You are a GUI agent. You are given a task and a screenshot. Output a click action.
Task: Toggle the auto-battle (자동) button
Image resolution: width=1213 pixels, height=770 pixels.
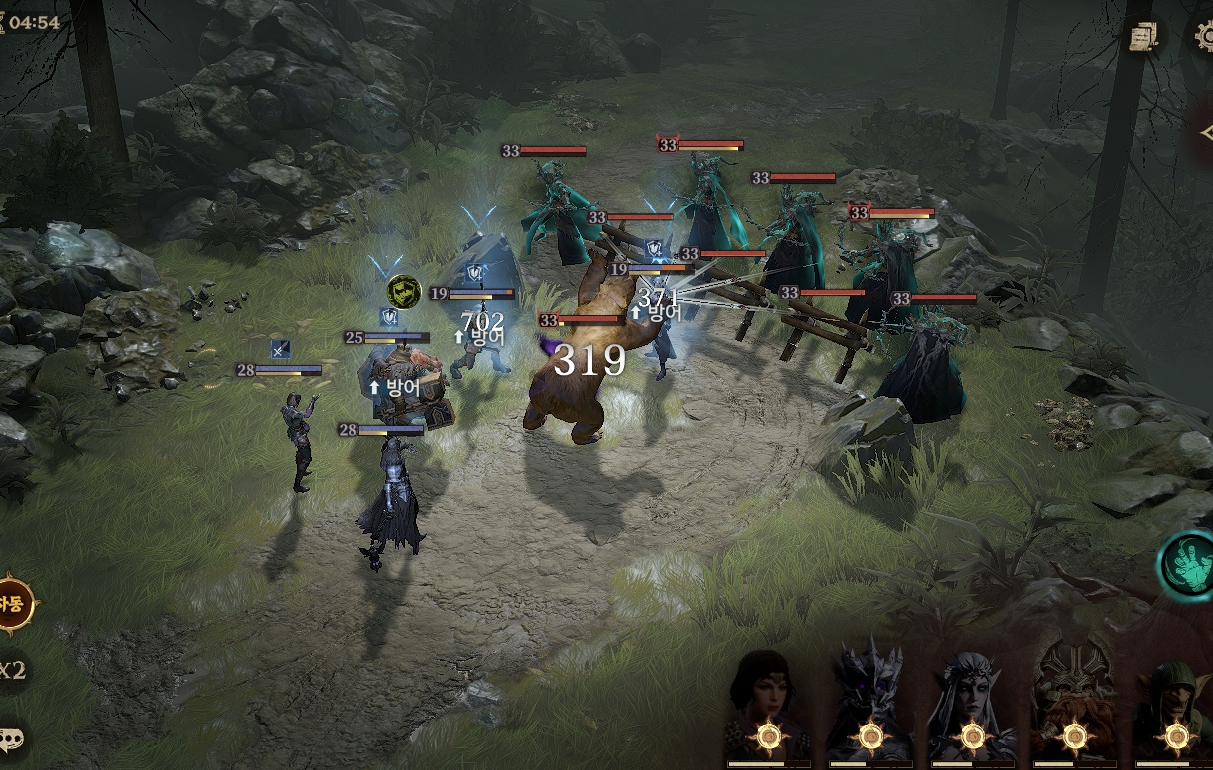(x=13, y=604)
